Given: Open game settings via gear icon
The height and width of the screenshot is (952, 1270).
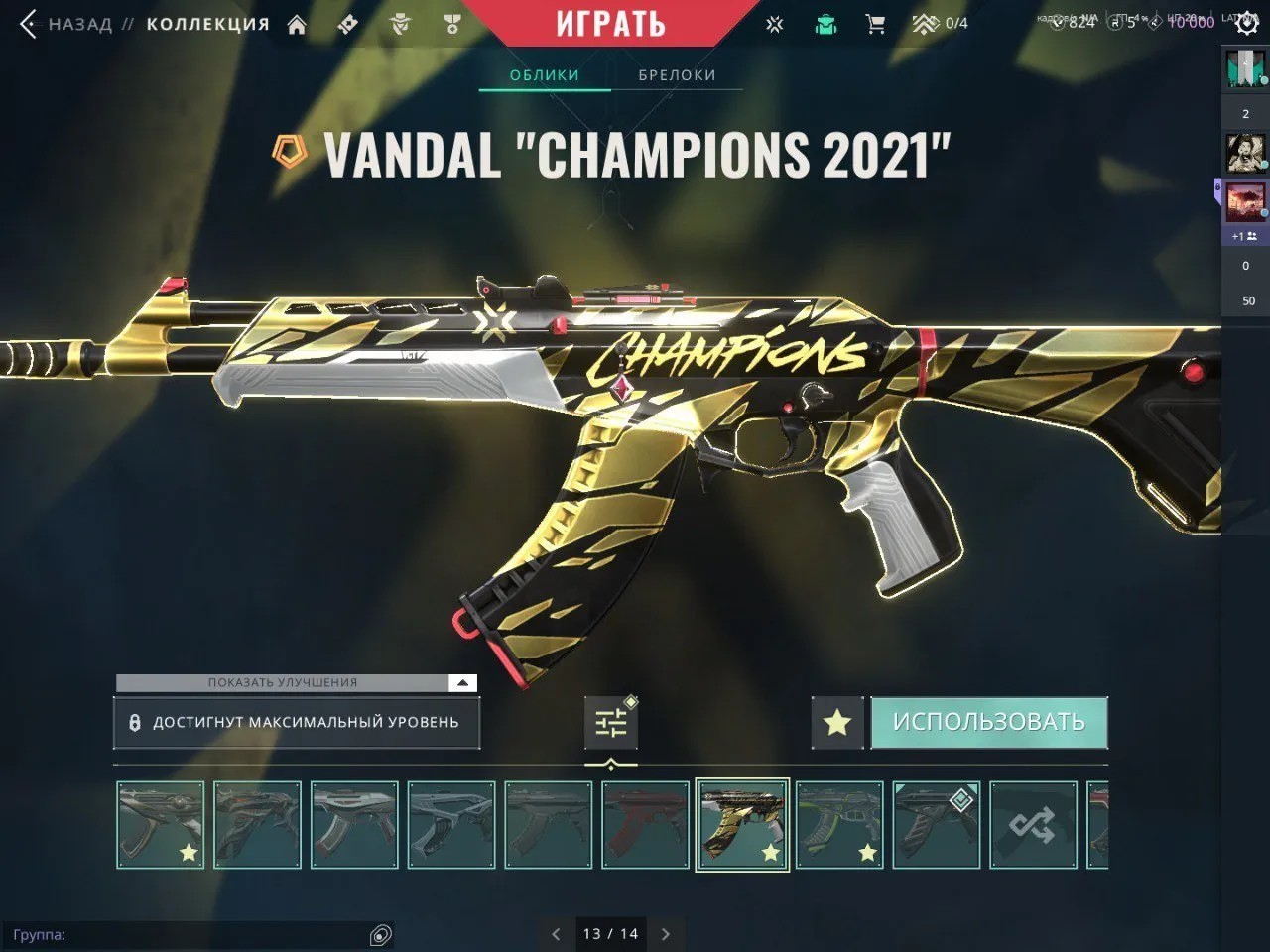Looking at the screenshot, I should pos(1247,23).
